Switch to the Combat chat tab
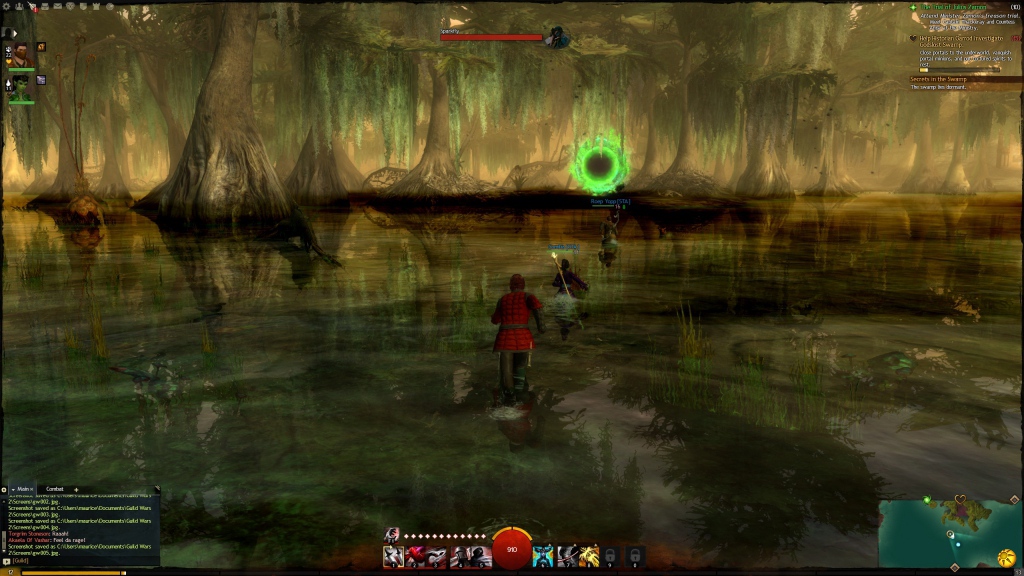 click(55, 489)
